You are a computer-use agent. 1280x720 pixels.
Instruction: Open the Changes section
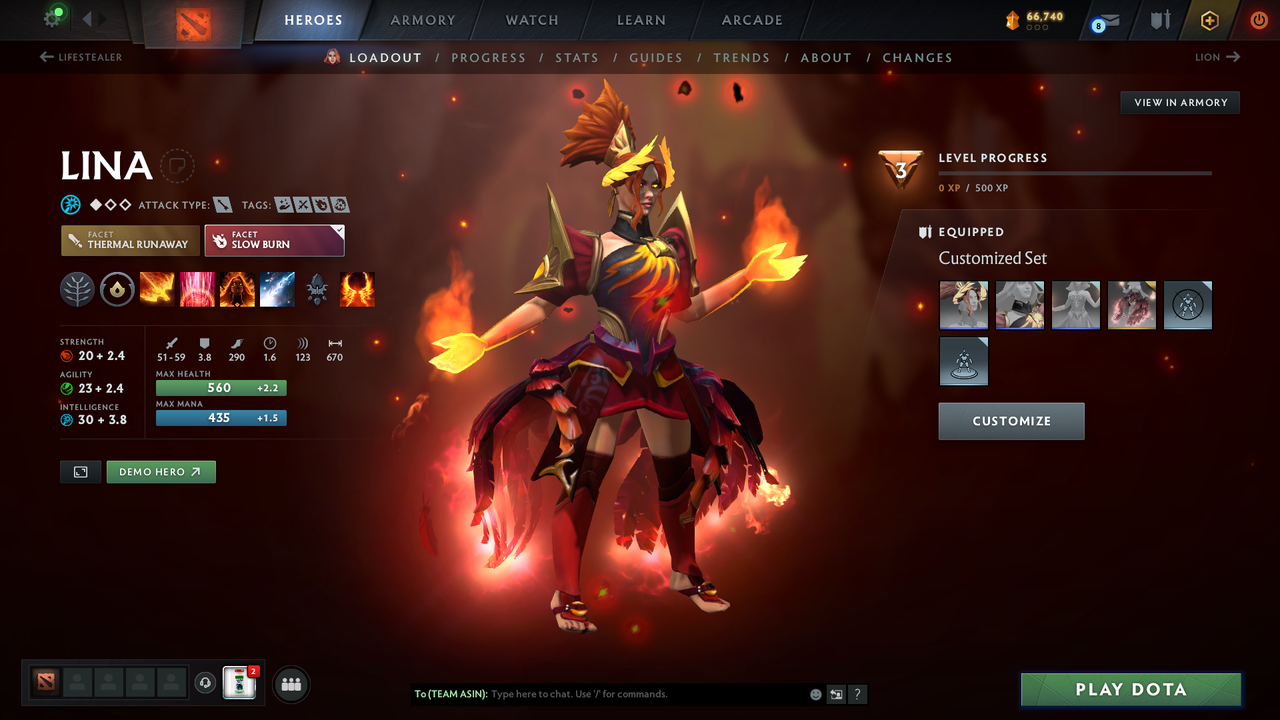tap(917, 58)
